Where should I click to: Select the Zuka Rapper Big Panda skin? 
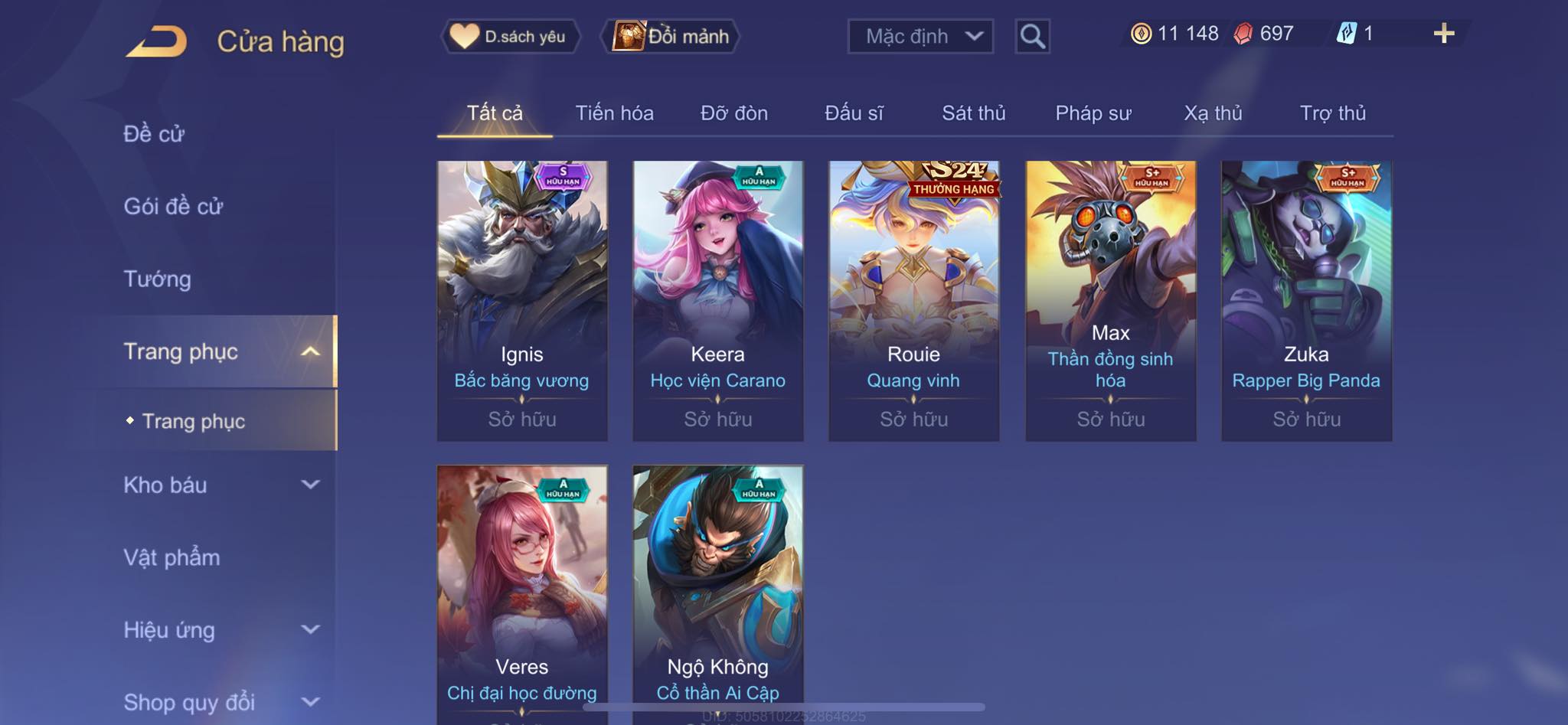pos(1306,300)
